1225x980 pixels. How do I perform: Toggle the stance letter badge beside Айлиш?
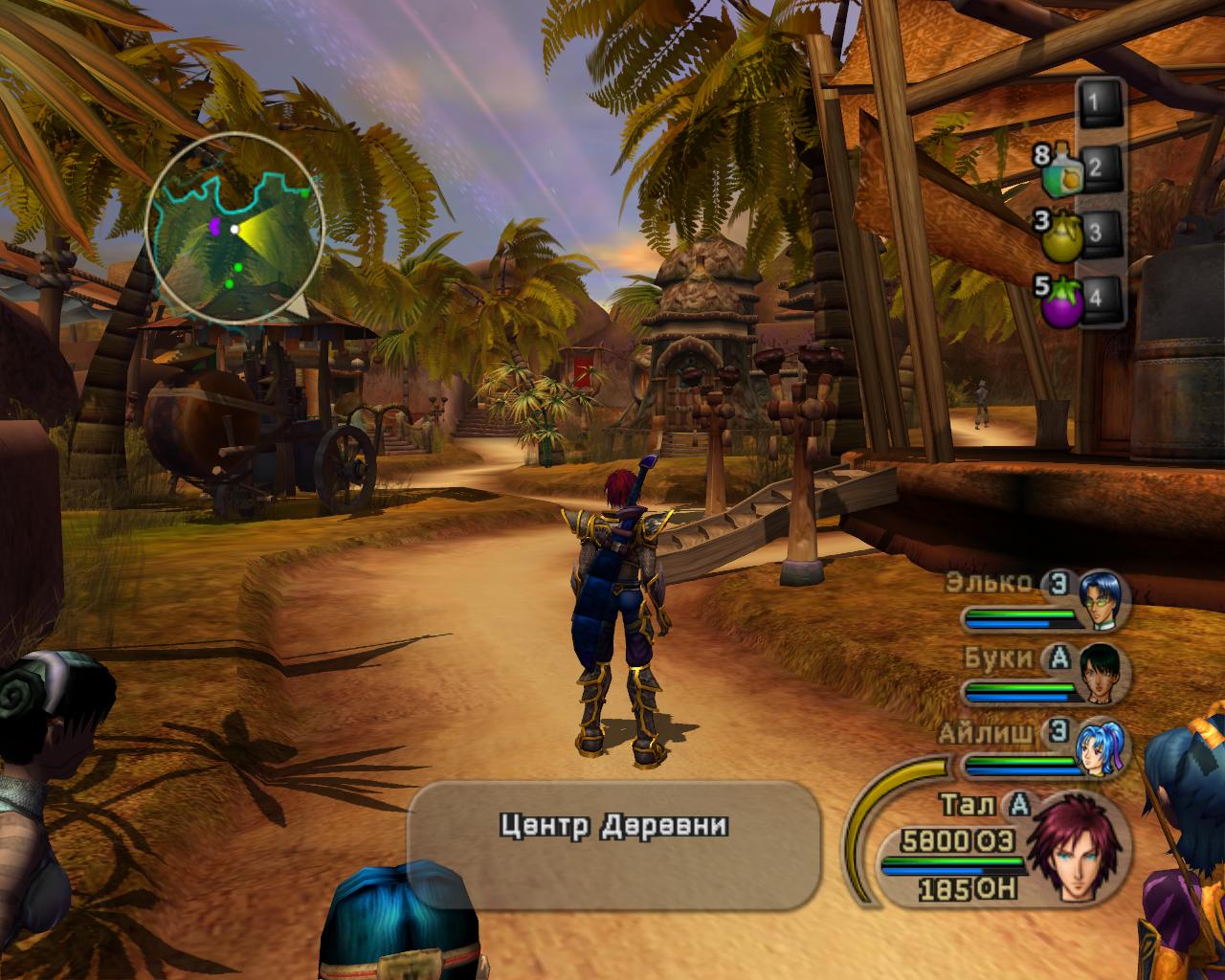(1058, 733)
